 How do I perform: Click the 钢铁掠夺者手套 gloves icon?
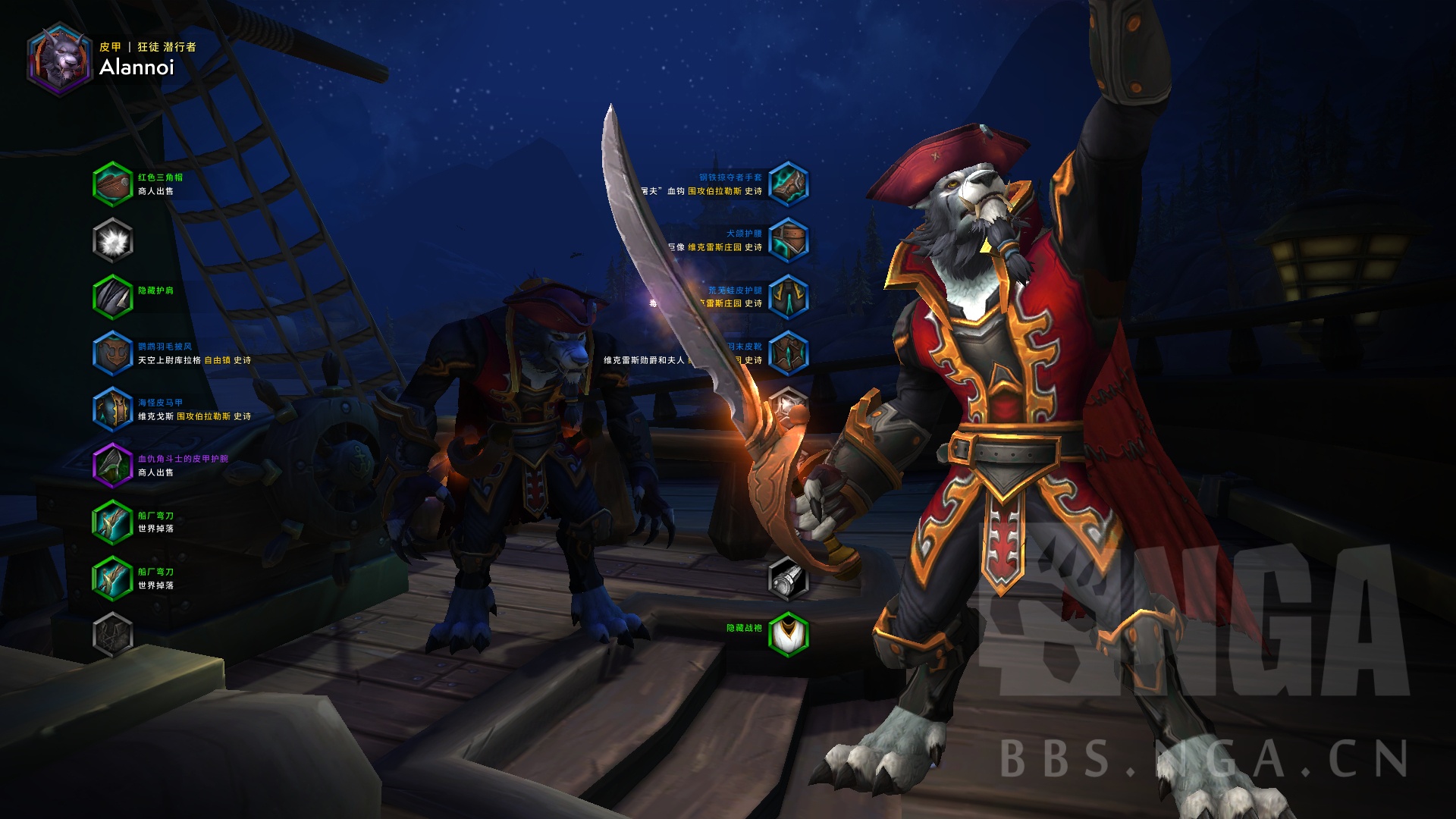coord(788,184)
